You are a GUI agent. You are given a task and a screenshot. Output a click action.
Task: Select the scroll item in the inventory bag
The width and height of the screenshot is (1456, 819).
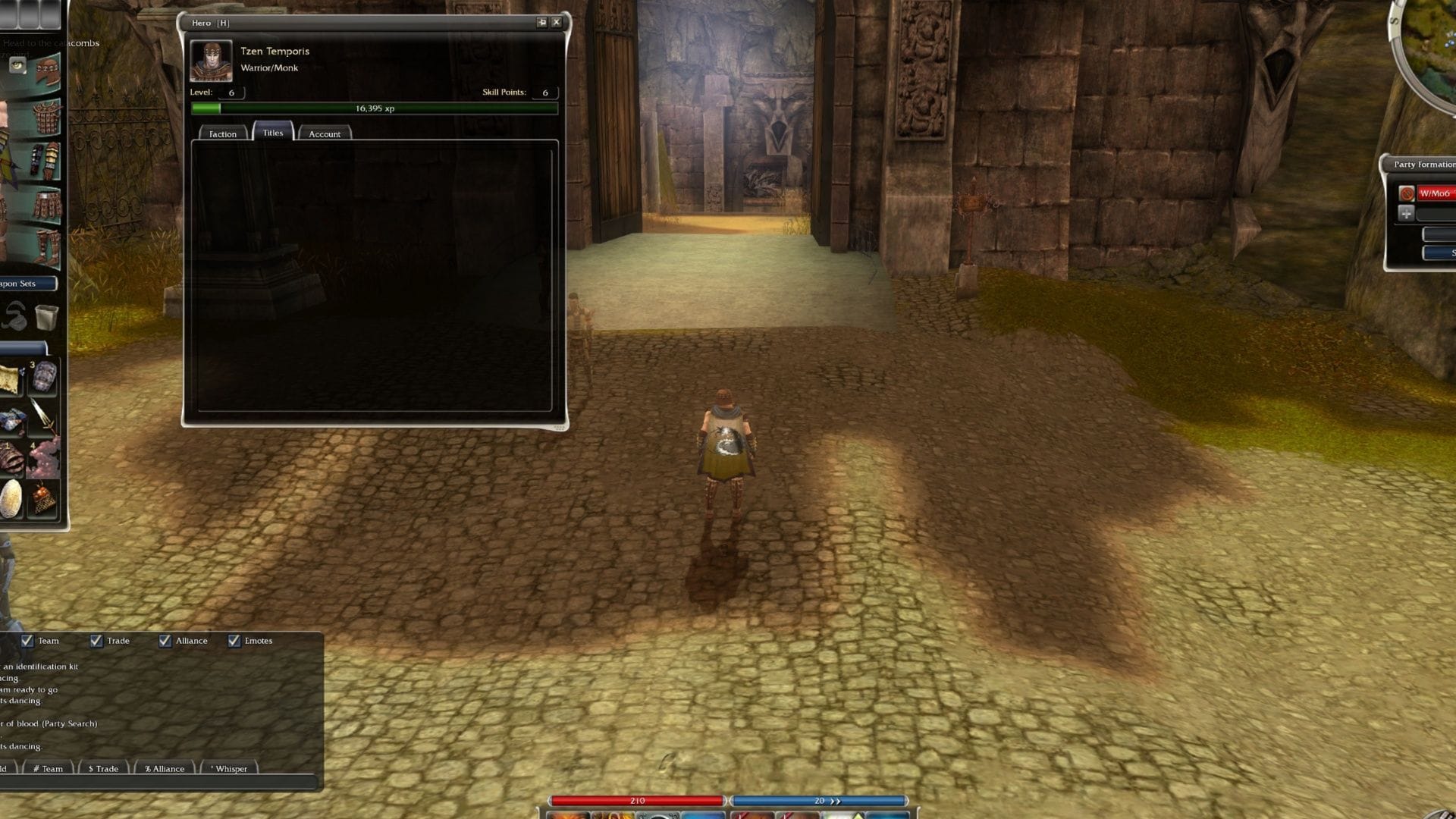pos(10,378)
